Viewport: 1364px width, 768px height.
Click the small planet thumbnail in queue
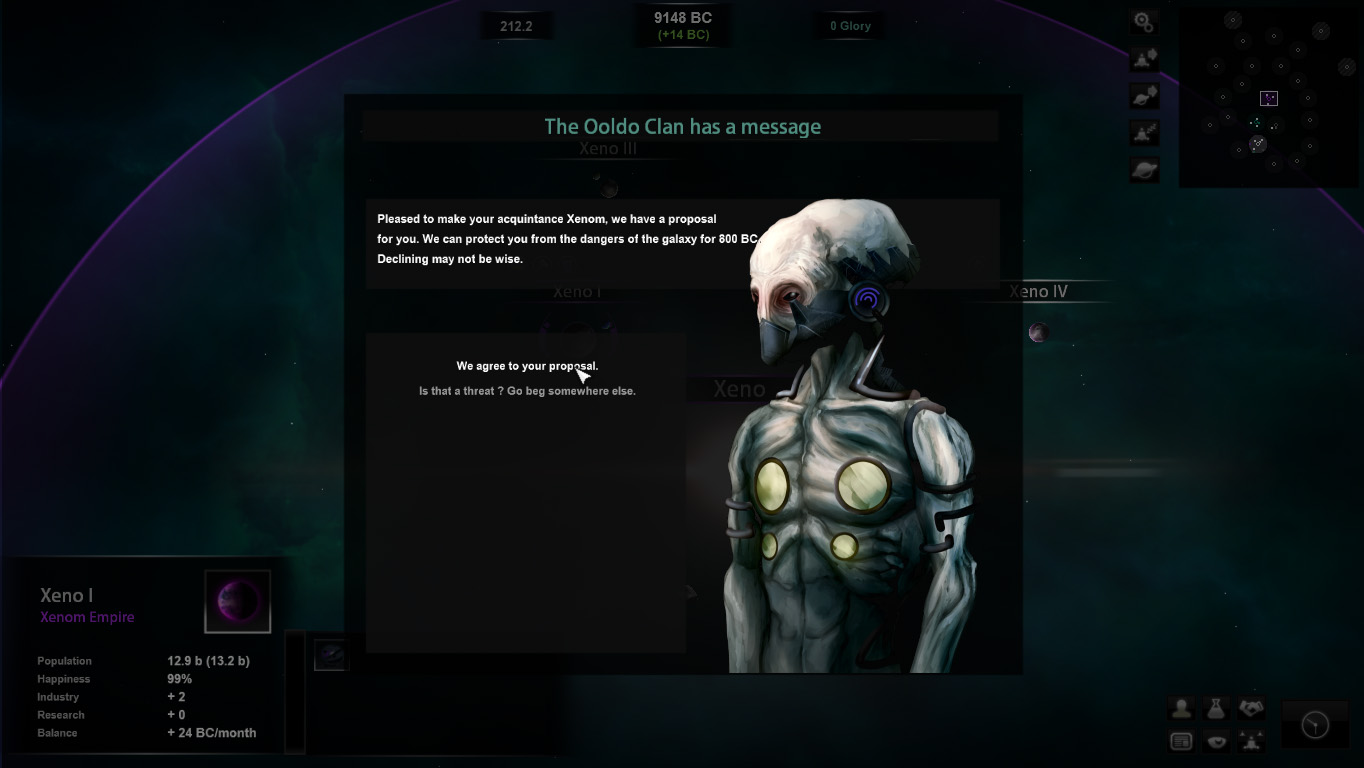pyautogui.click(x=330, y=655)
